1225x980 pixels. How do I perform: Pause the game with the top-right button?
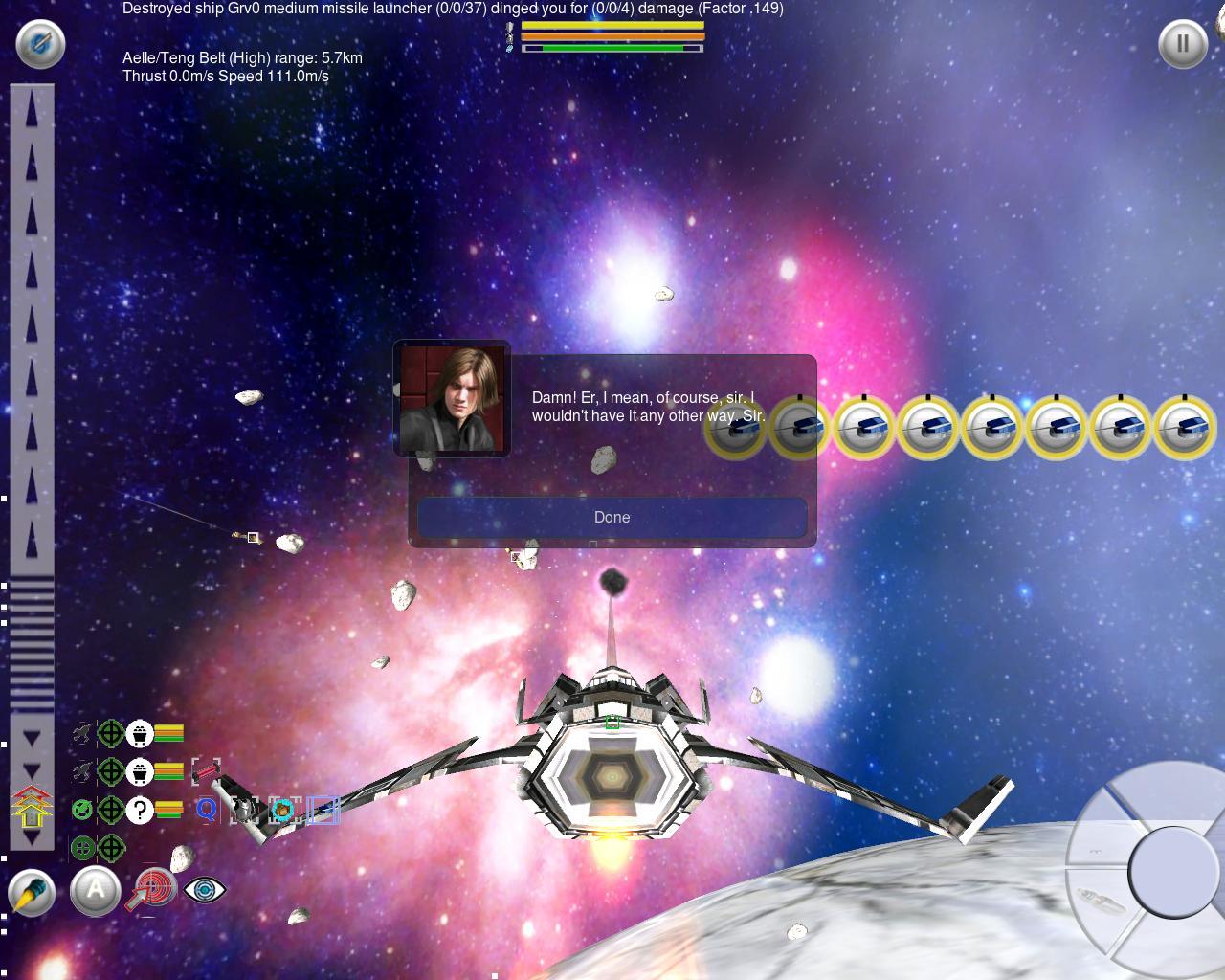tap(1182, 43)
